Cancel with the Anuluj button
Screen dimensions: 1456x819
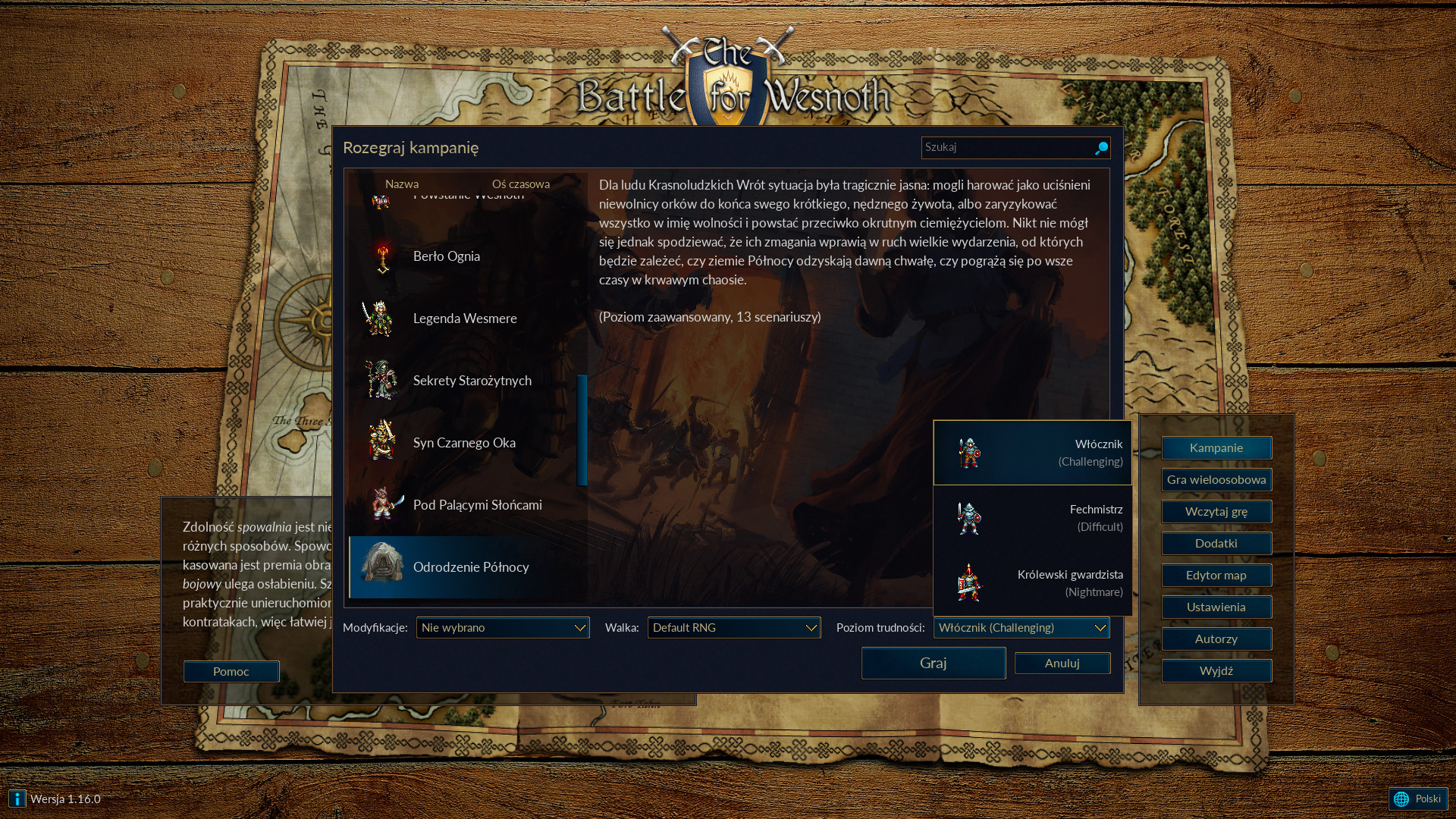[1062, 663]
